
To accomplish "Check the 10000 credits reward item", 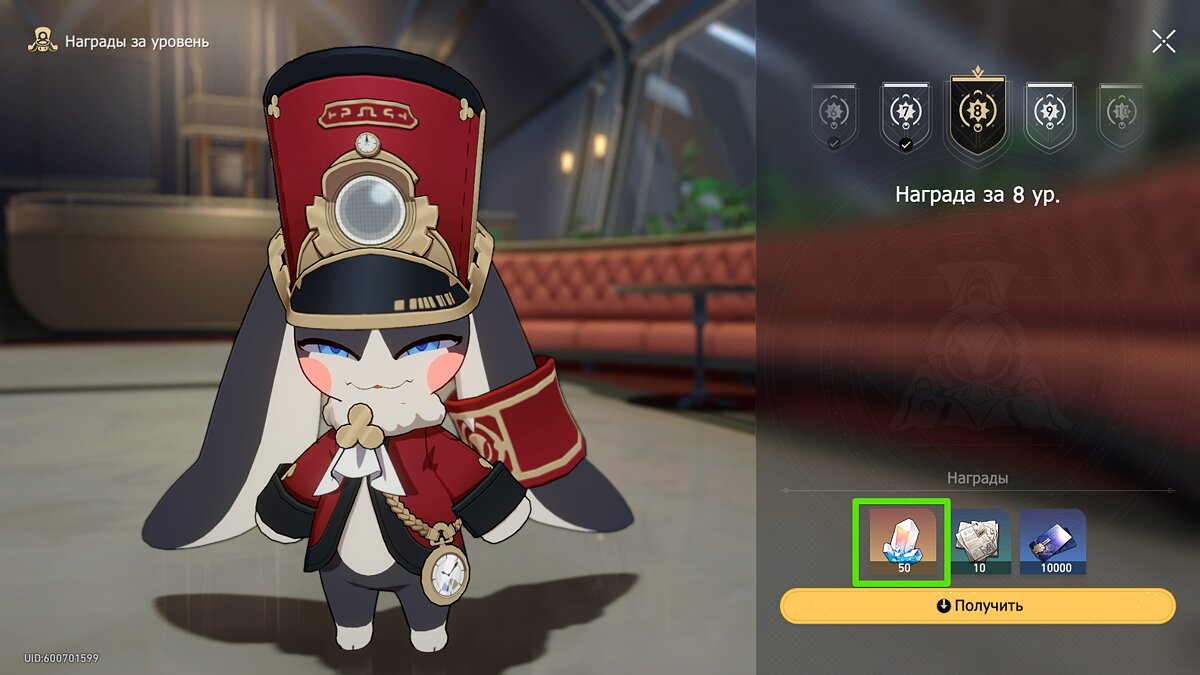I will pos(1053,543).
